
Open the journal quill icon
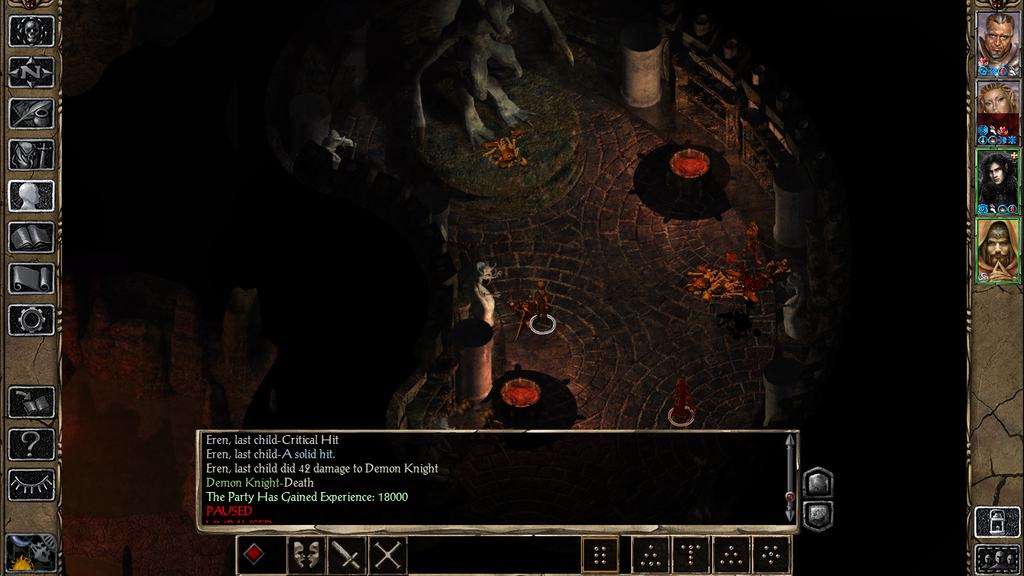pyautogui.click(x=31, y=113)
